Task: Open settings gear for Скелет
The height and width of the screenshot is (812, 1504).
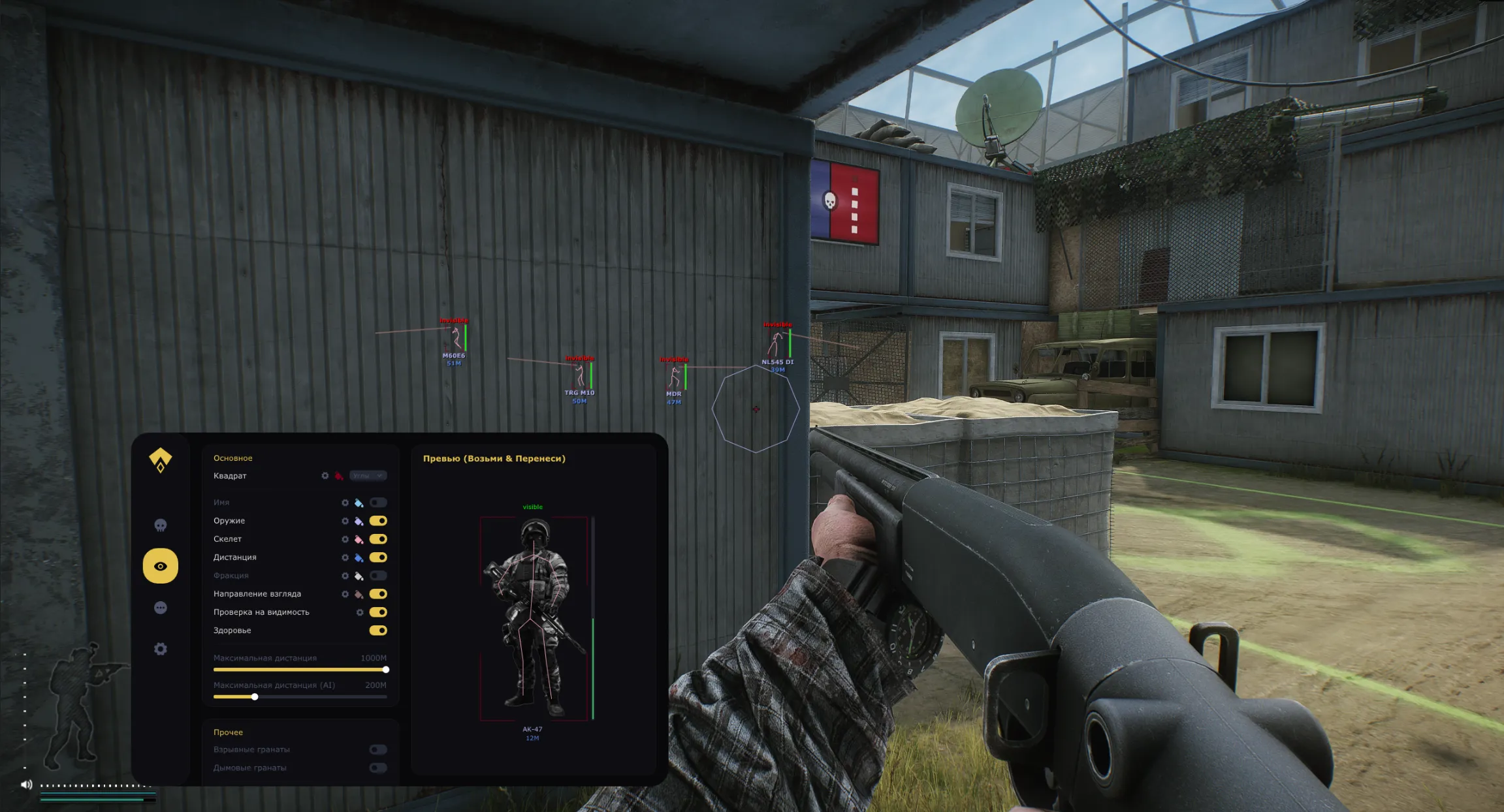Action: click(x=345, y=539)
